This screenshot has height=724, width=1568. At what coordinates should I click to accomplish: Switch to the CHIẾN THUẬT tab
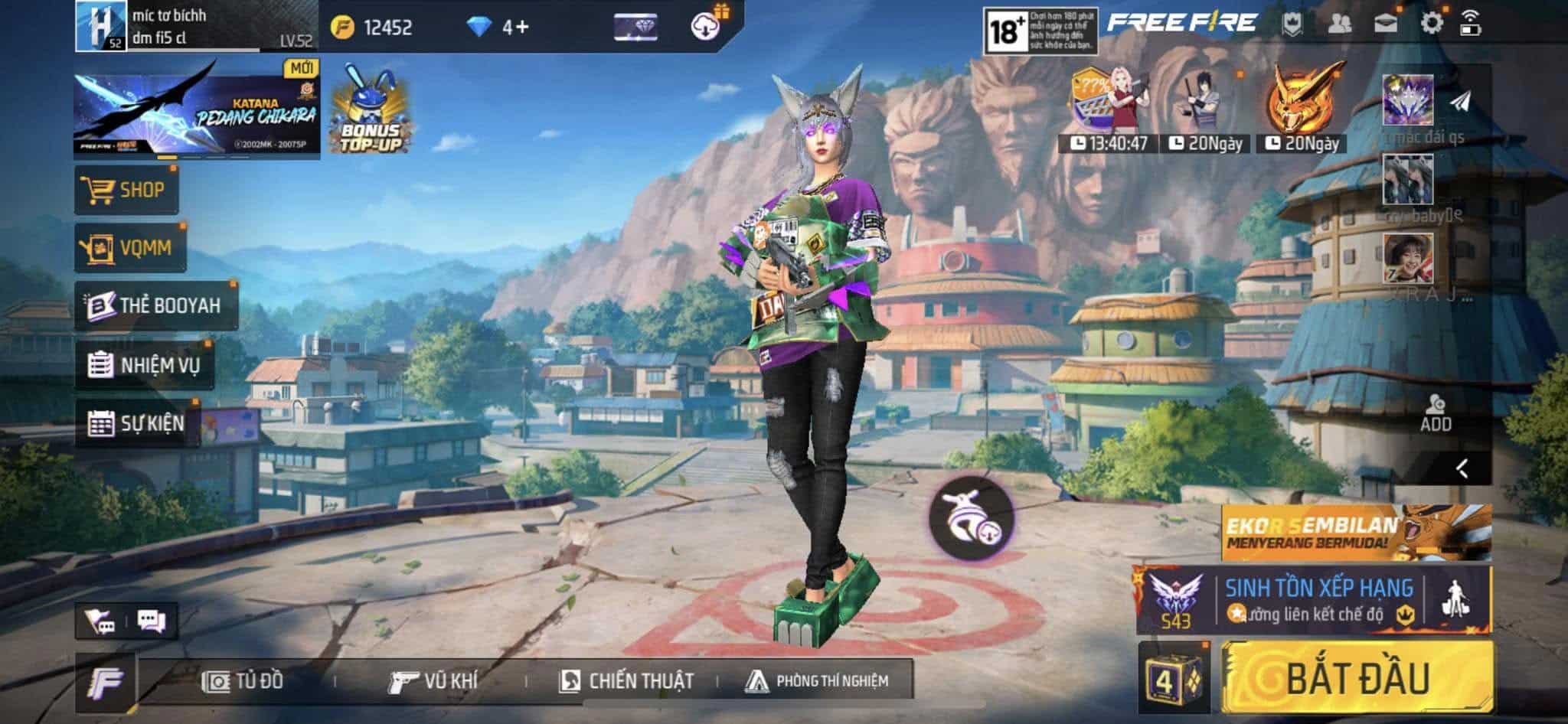(626, 680)
